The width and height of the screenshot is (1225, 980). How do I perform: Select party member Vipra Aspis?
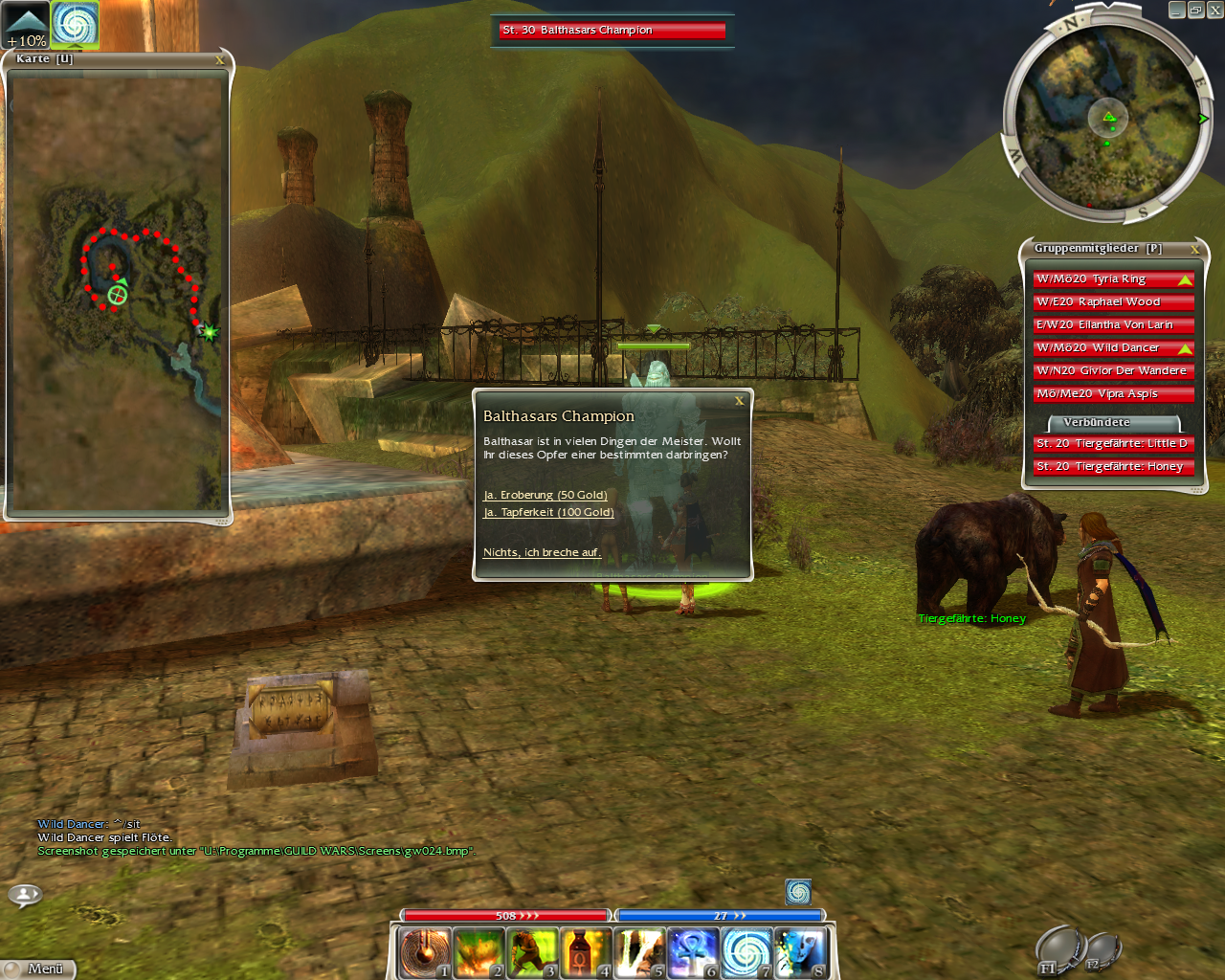point(1112,394)
